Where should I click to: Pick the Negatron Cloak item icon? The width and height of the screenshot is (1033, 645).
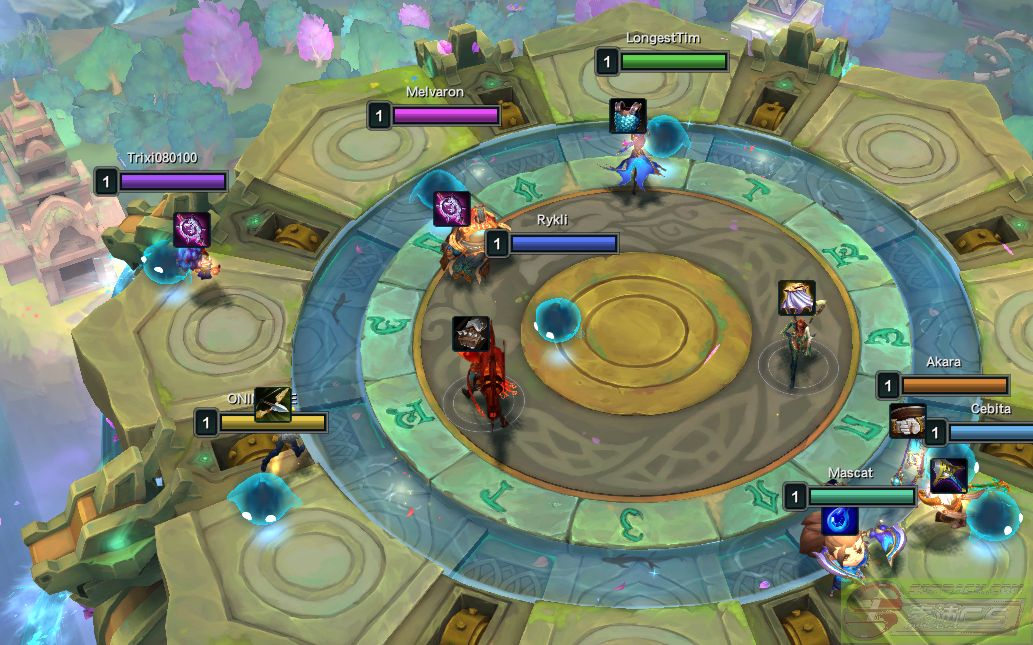797,298
